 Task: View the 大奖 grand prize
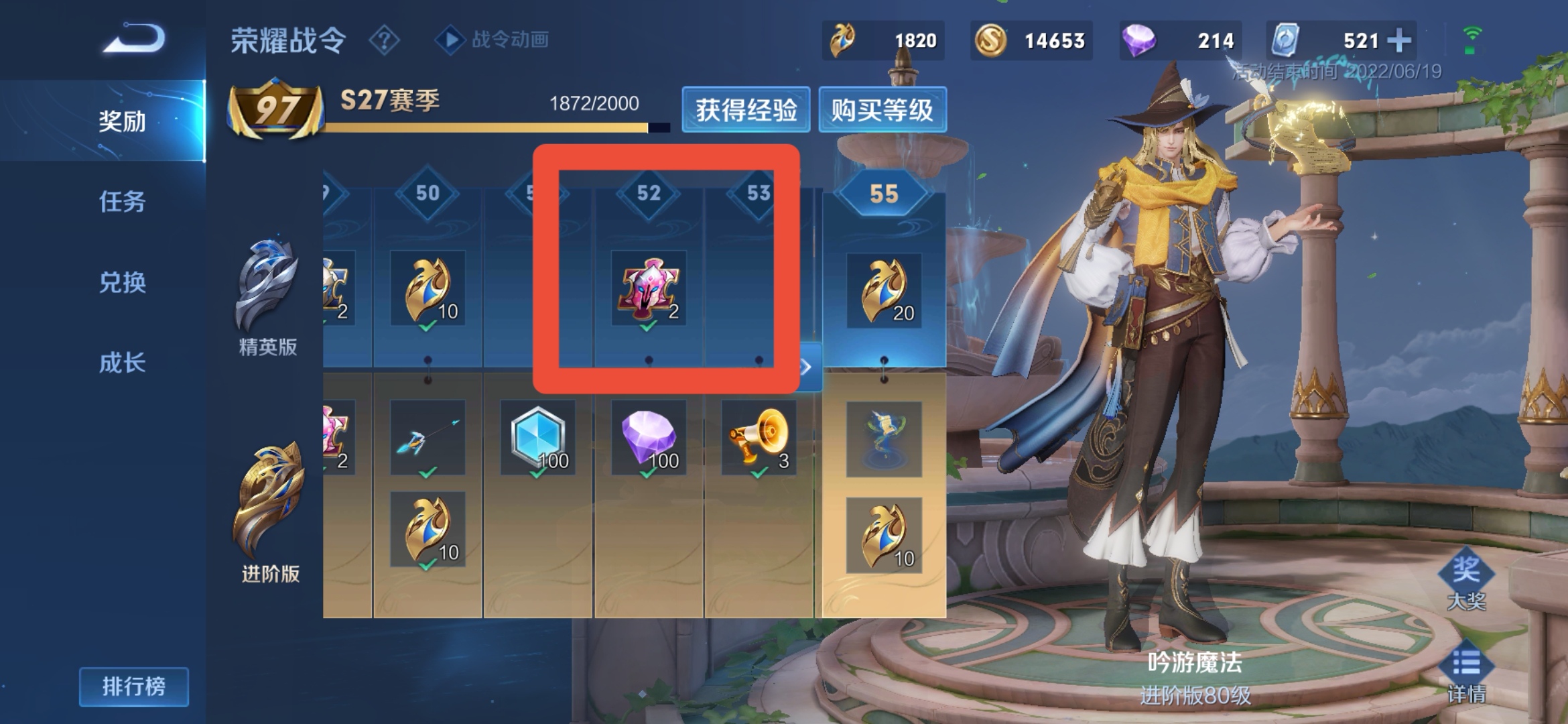[1466, 580]
